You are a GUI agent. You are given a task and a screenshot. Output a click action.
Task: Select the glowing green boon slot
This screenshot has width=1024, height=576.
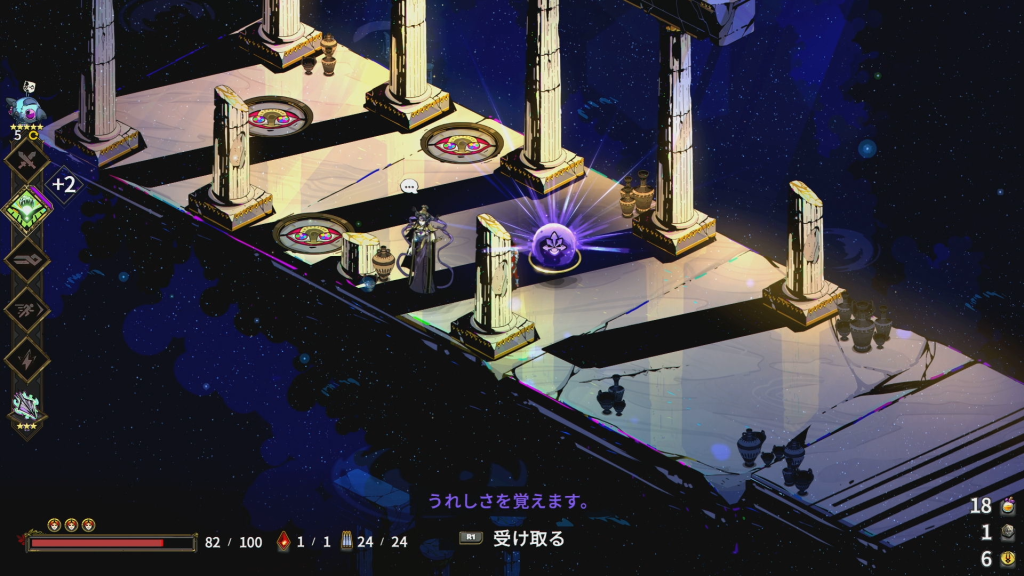click(x=27, y=210)
